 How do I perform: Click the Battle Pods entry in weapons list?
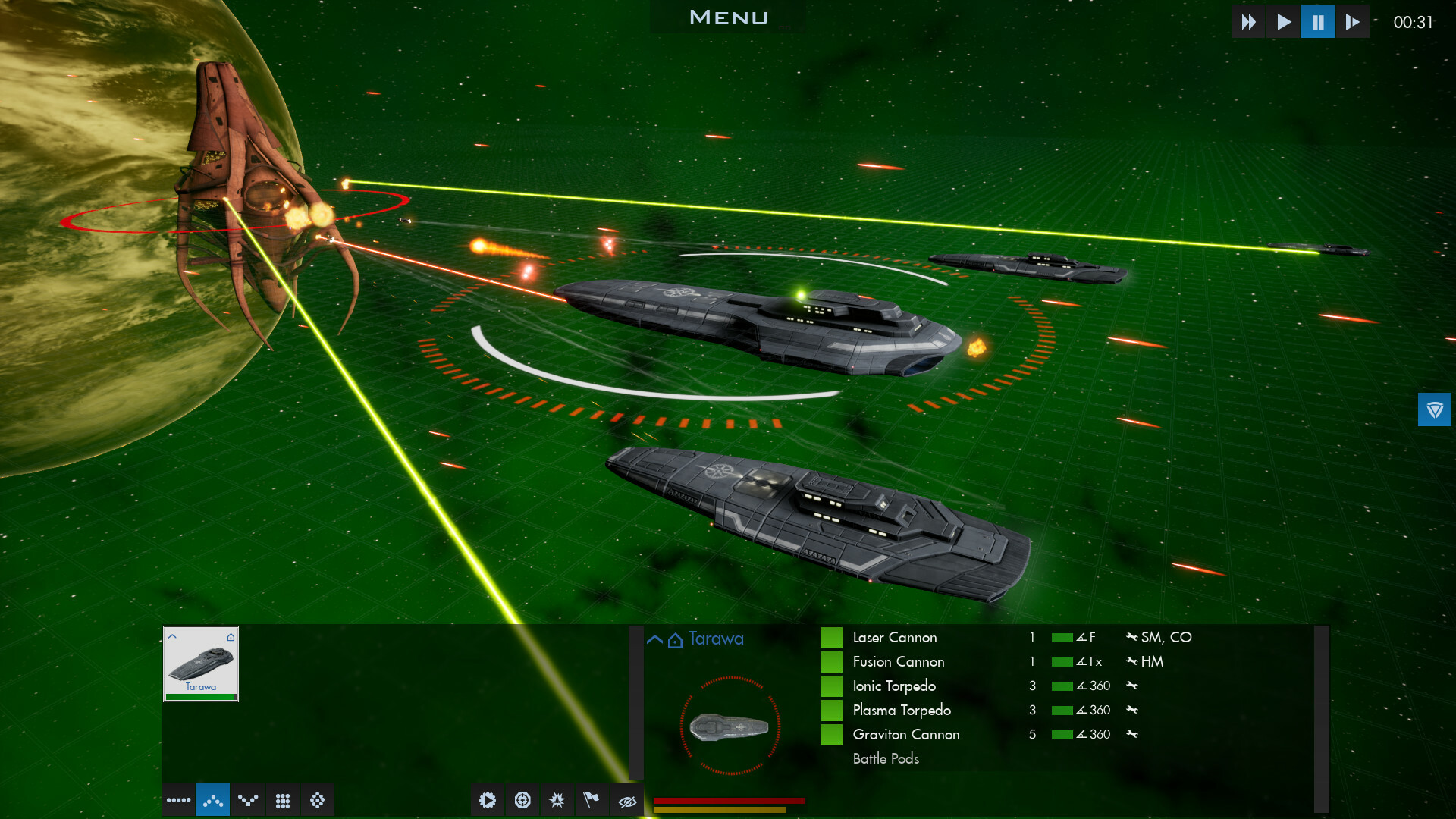(x=885, y=758)
